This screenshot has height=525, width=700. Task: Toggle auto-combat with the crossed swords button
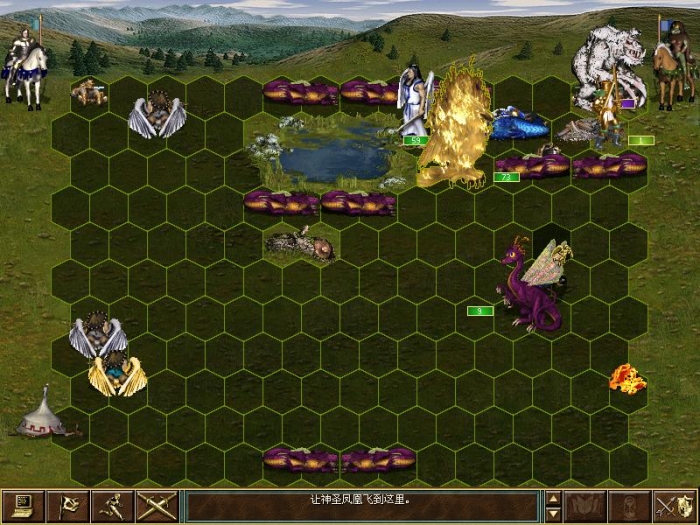point(157,506)
